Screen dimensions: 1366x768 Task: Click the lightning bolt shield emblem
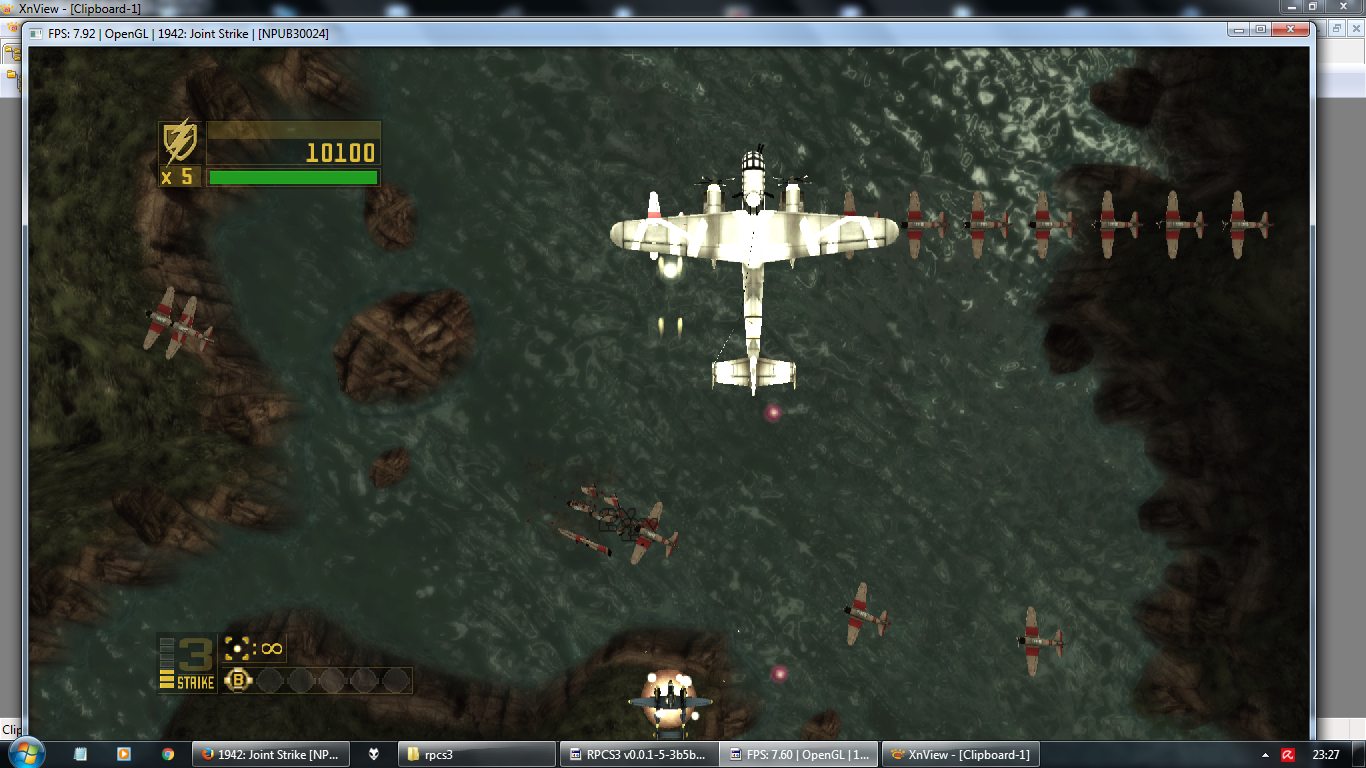tap(180, 143)
